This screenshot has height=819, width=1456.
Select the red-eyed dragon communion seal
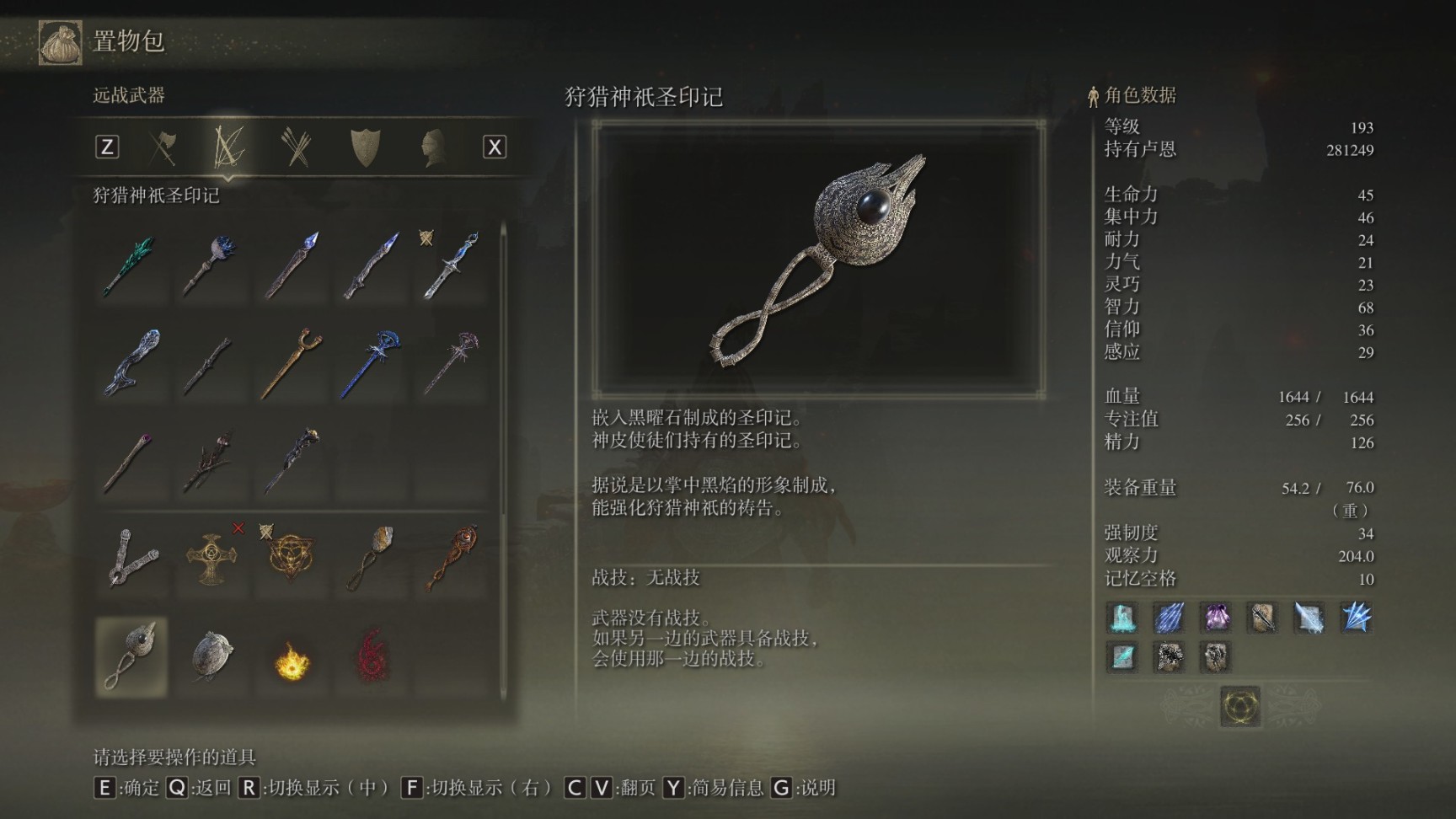452,558
